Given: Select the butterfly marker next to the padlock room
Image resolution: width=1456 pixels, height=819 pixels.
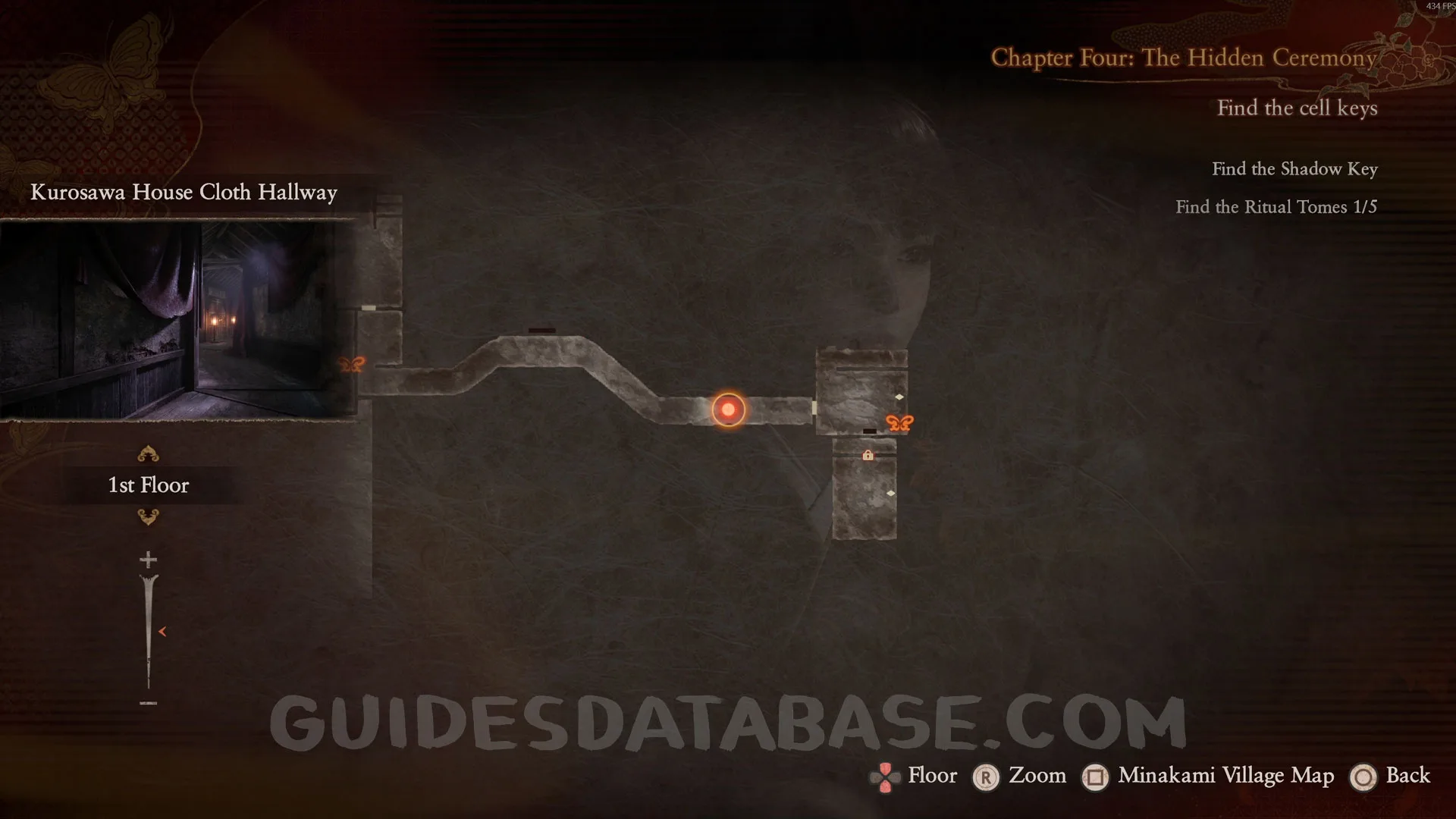Looking at the screenshot, I should click(x=899, y=423).
